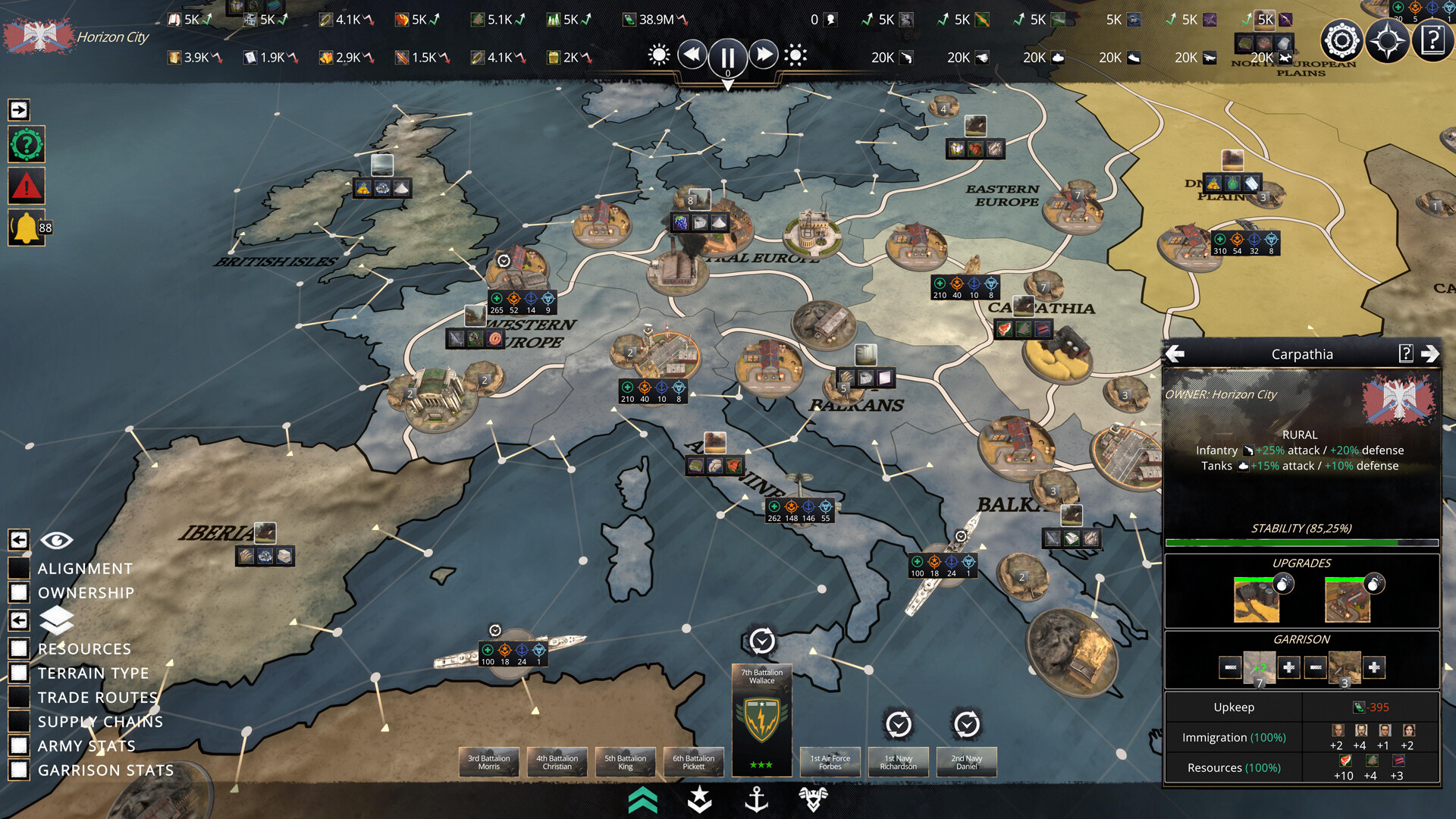
Task: Click the right arrow on the Carpathia panel header
Action: [1432, 353]
